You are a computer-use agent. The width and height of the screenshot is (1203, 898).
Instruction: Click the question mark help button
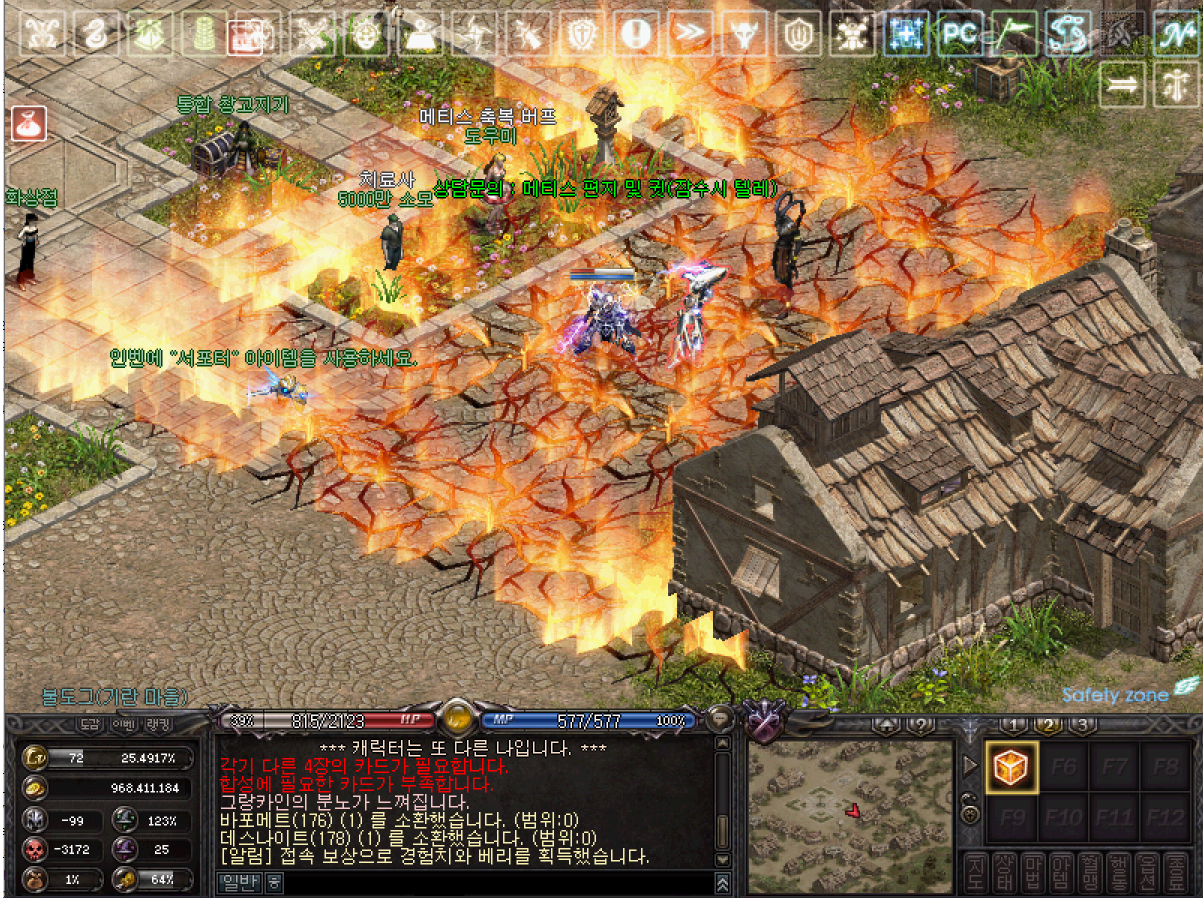click(x=919, y=725)
